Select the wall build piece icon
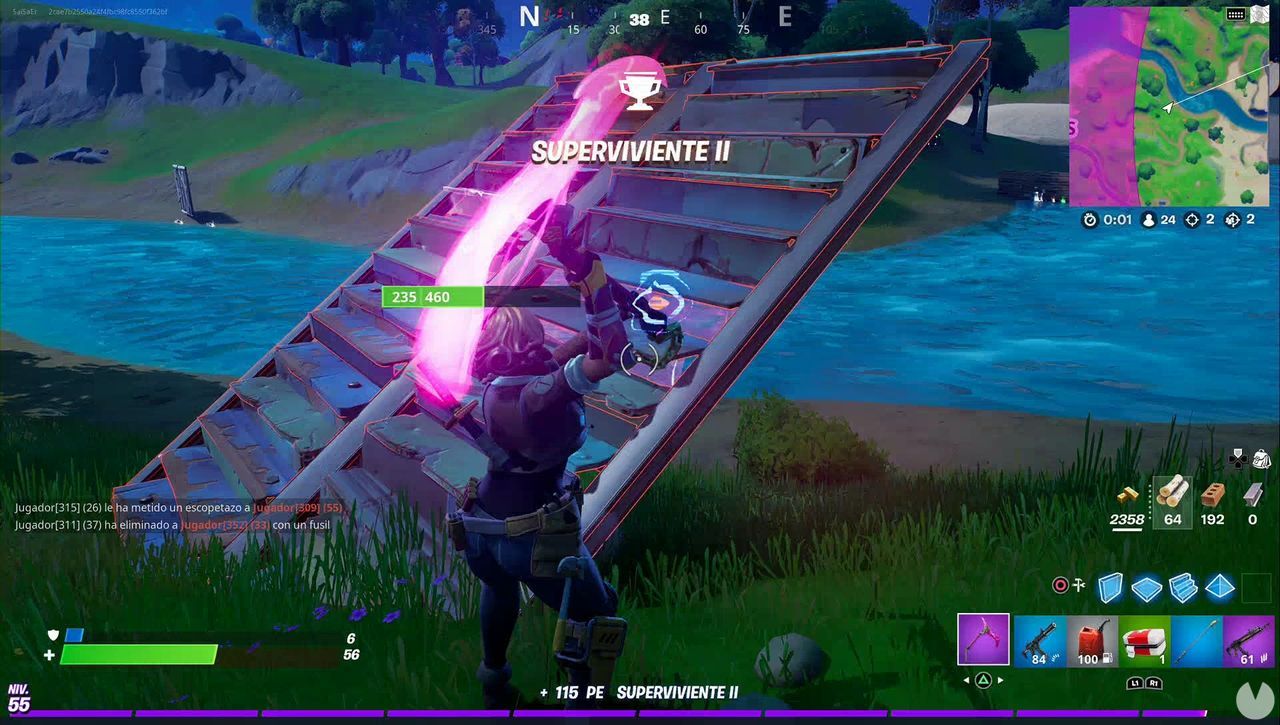This screenshot has height=725, width=1280. click(1110, 587)
